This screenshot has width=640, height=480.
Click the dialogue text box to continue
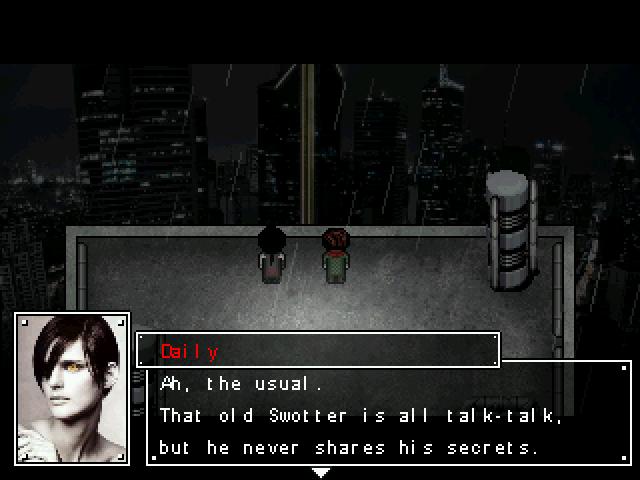(x=388, y=414)
